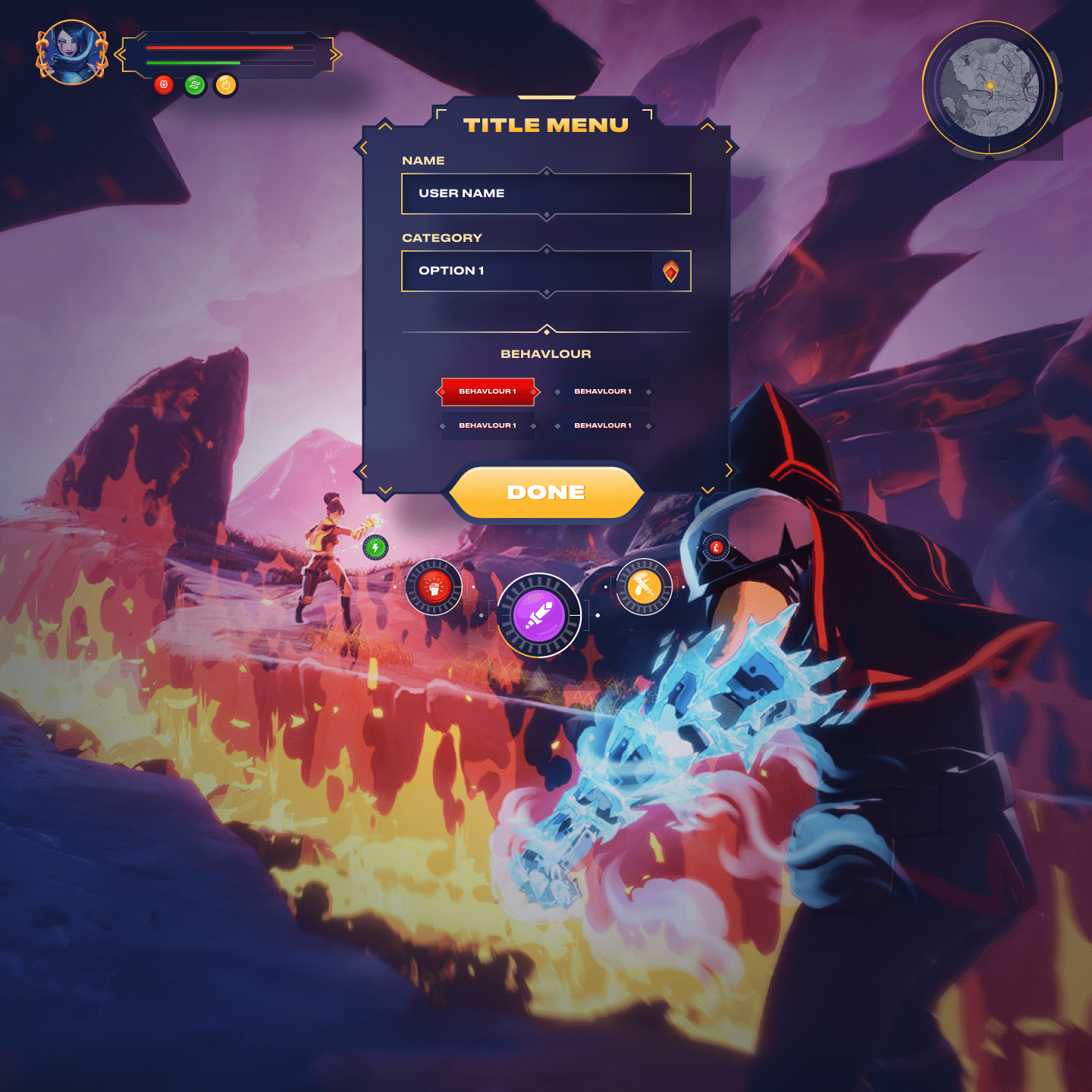Select the red flower status icon

coord(164,85)
